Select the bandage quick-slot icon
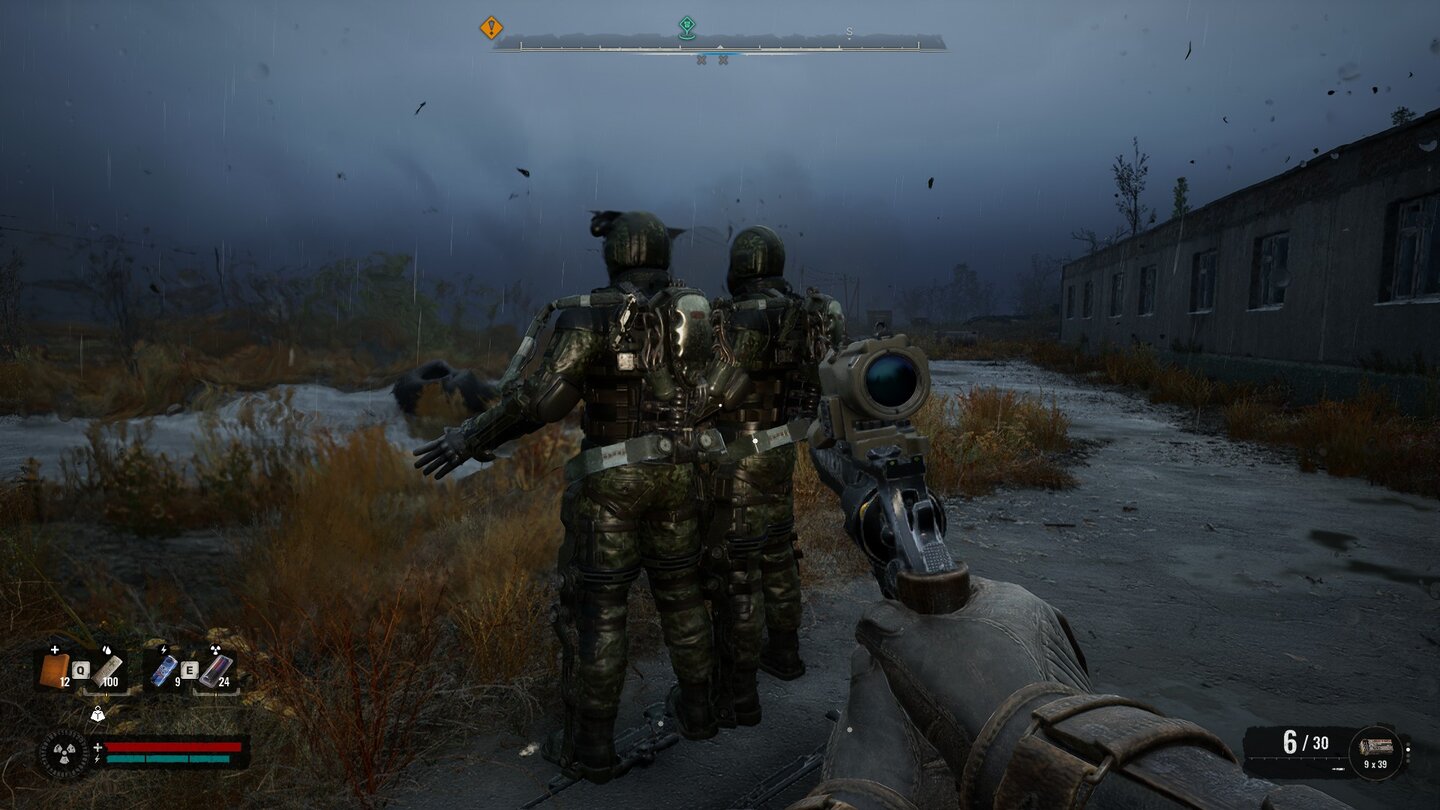Screen dimensions: 1440x810 107,670
